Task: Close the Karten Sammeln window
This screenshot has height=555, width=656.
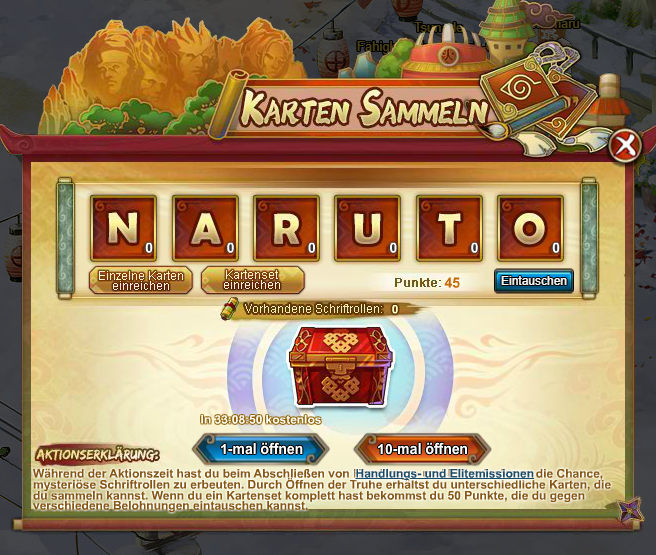Action: tap(626, 146)
